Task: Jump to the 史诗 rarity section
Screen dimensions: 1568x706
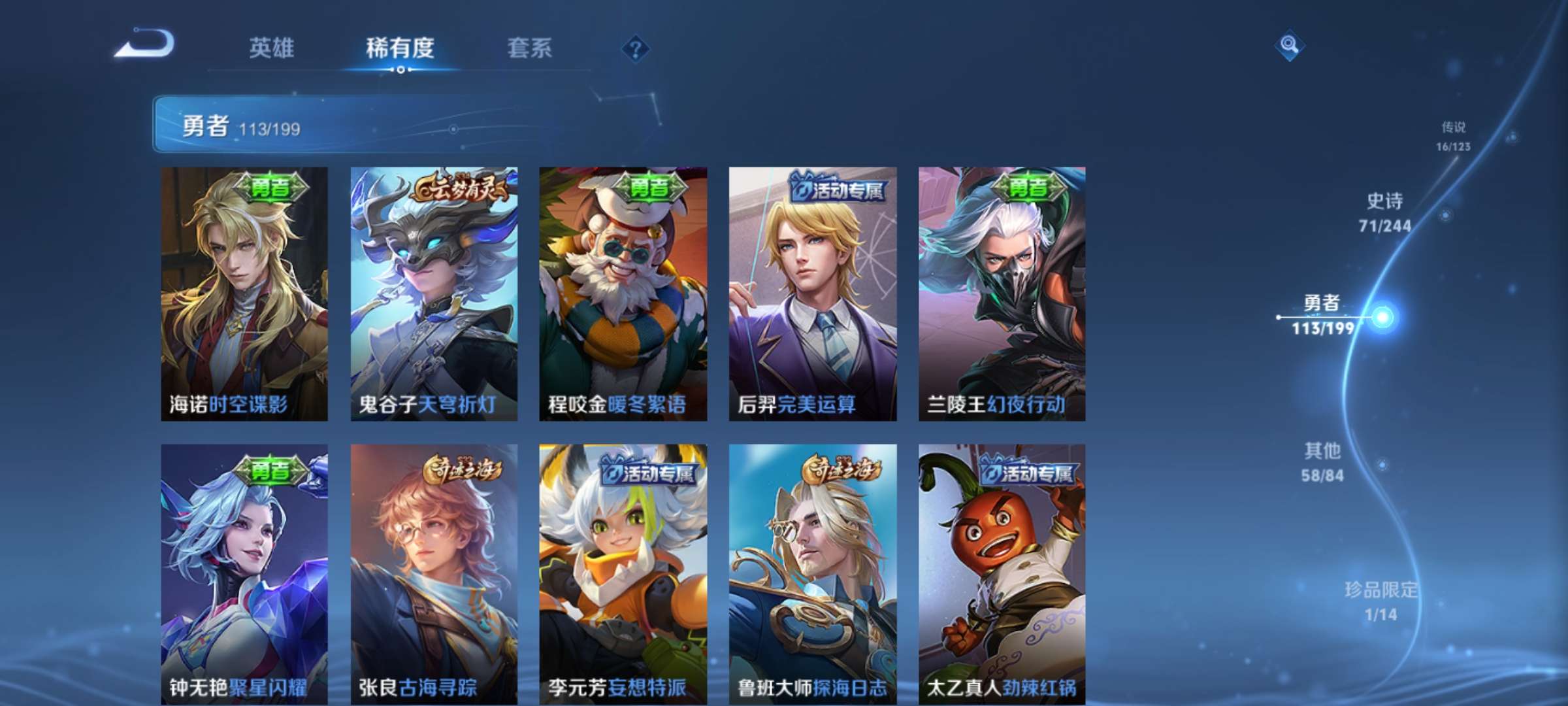Action: (x=1385, y=212)
